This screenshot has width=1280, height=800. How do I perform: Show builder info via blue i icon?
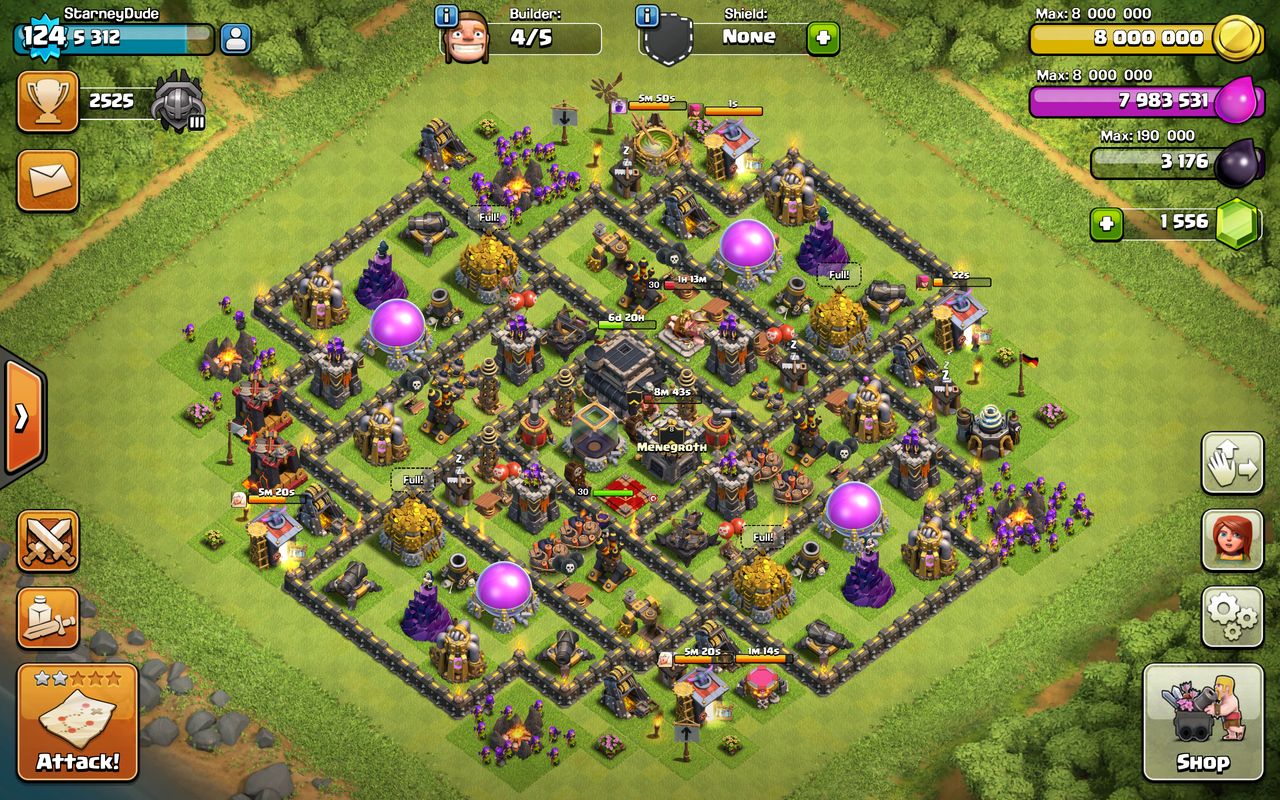click(x=447, y=16)
